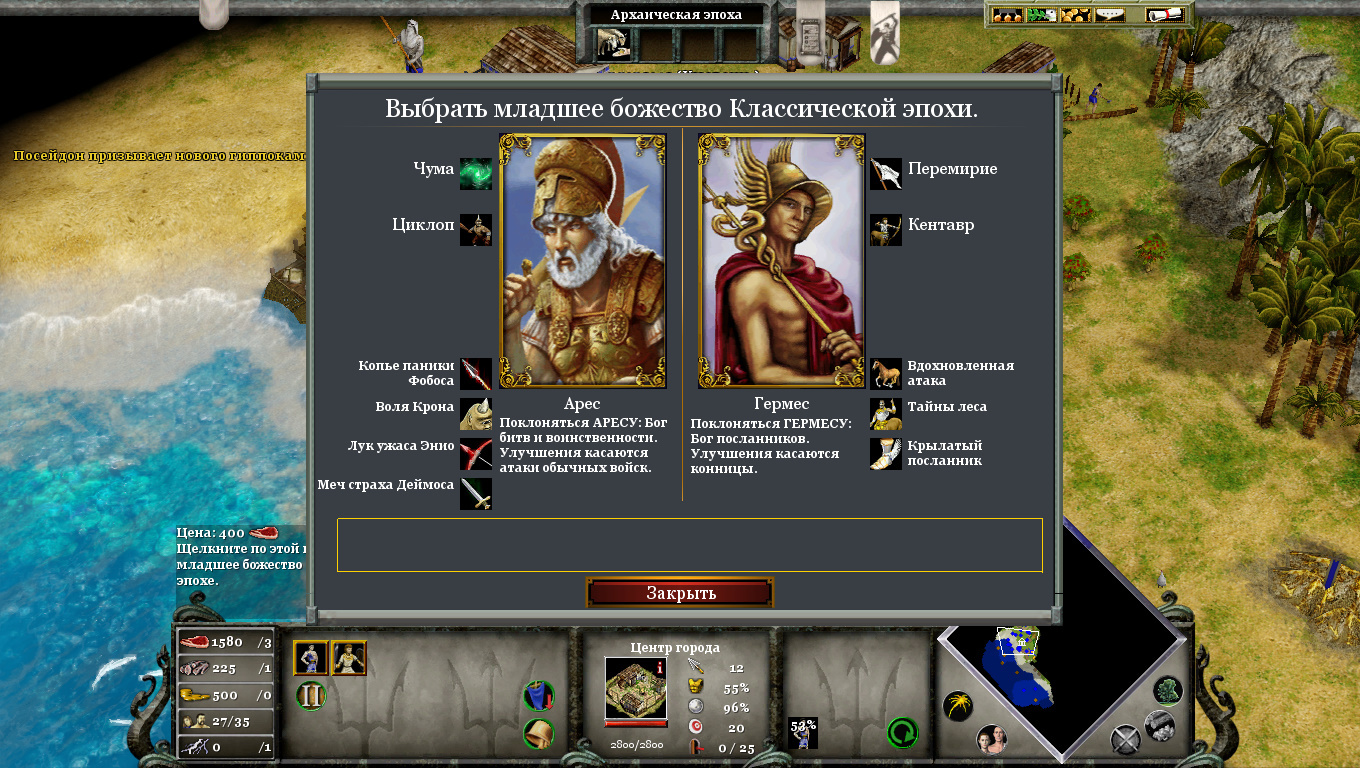Cancel the villager training at 53% progress

[x=803, y=731]
